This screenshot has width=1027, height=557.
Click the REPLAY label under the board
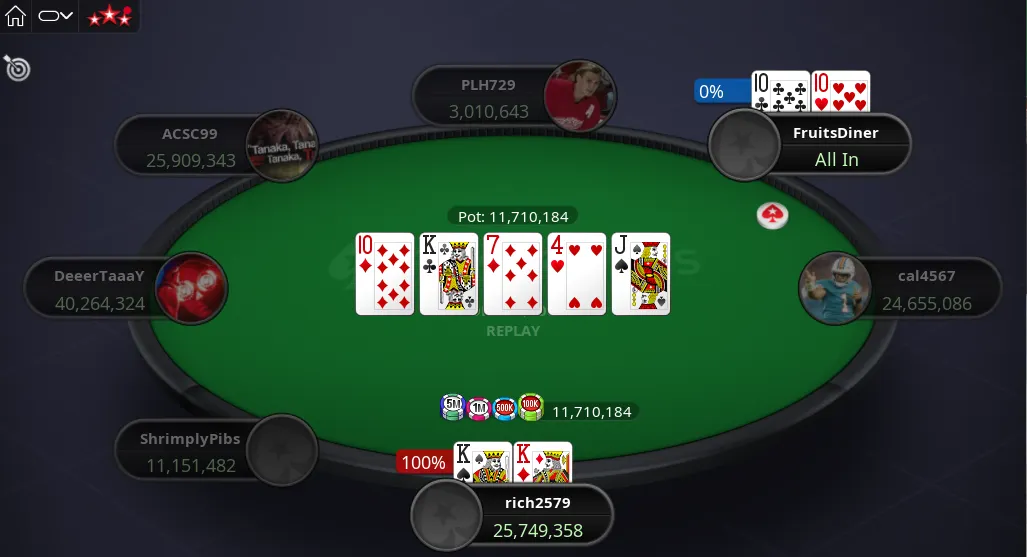512,331
